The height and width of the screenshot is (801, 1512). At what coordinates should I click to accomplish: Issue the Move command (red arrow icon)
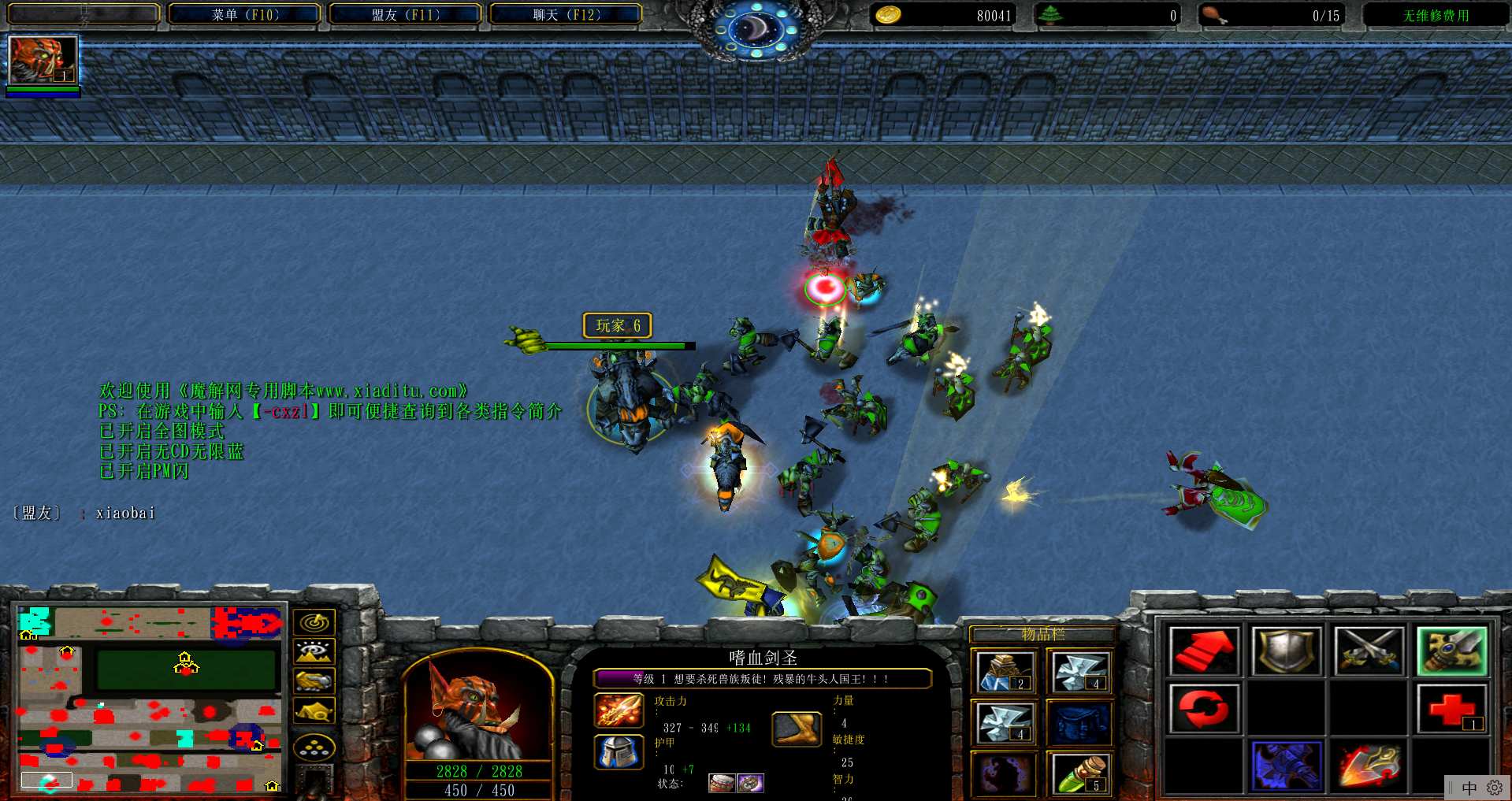pyautogui.click(x=1204, y=651)
